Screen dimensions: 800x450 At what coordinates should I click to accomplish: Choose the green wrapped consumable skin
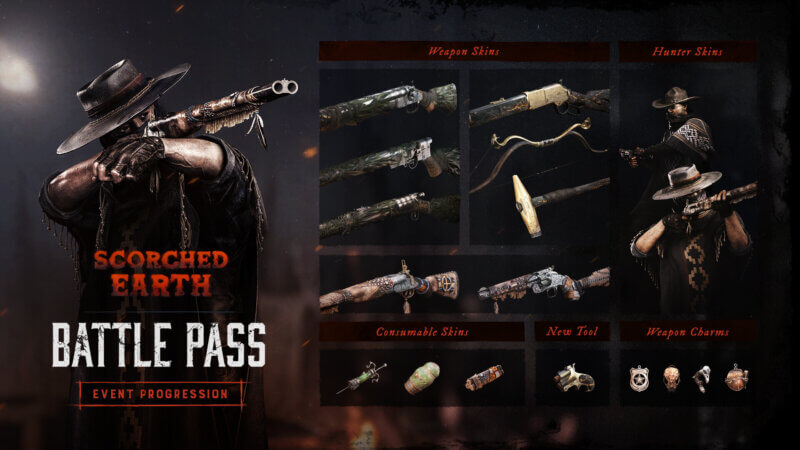click(x=422, y=377)
